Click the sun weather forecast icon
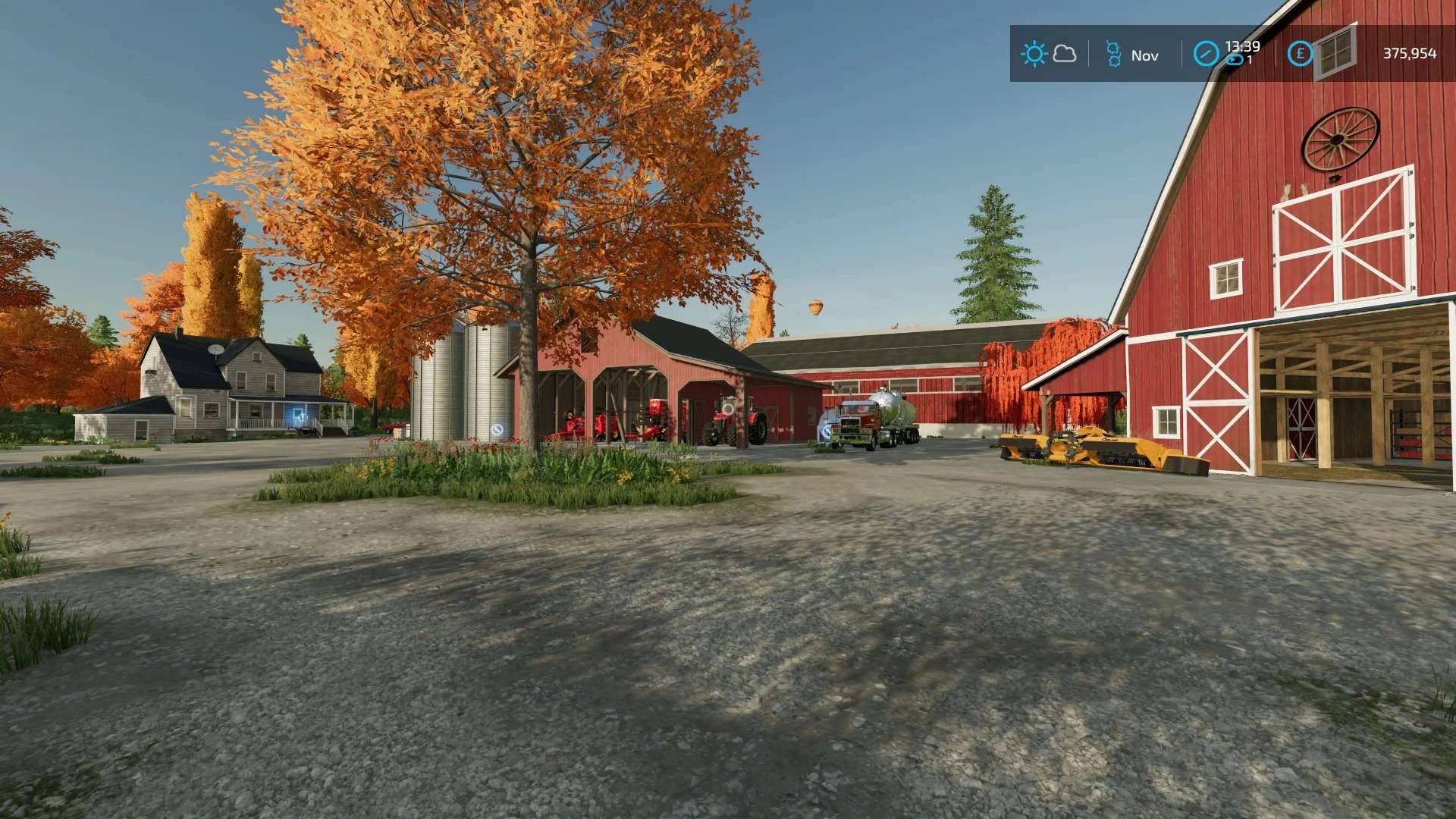 1034,54
